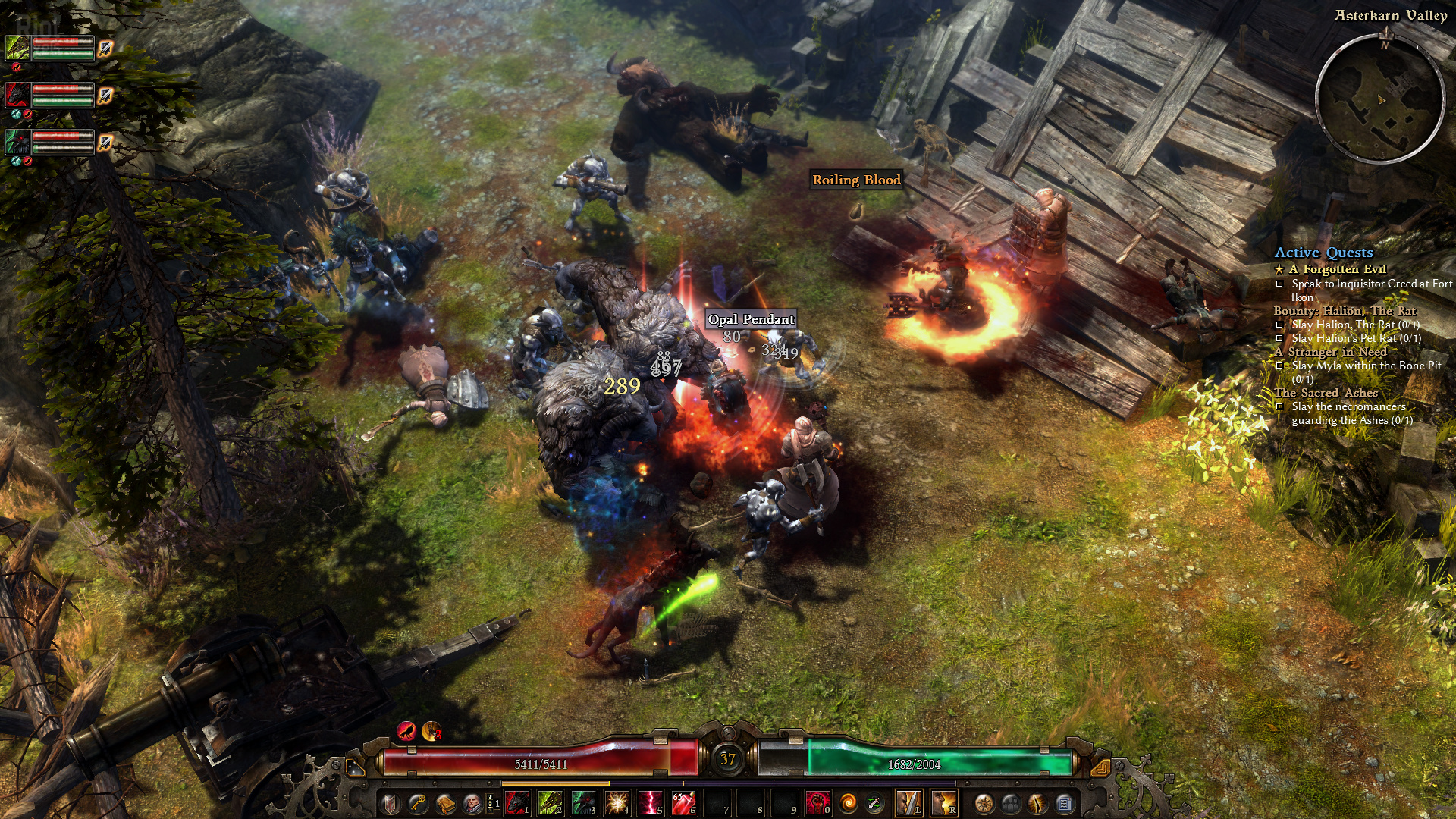Open the character sheet shield icon
This screenshot has width=1456, height=819.
point(389,803)
